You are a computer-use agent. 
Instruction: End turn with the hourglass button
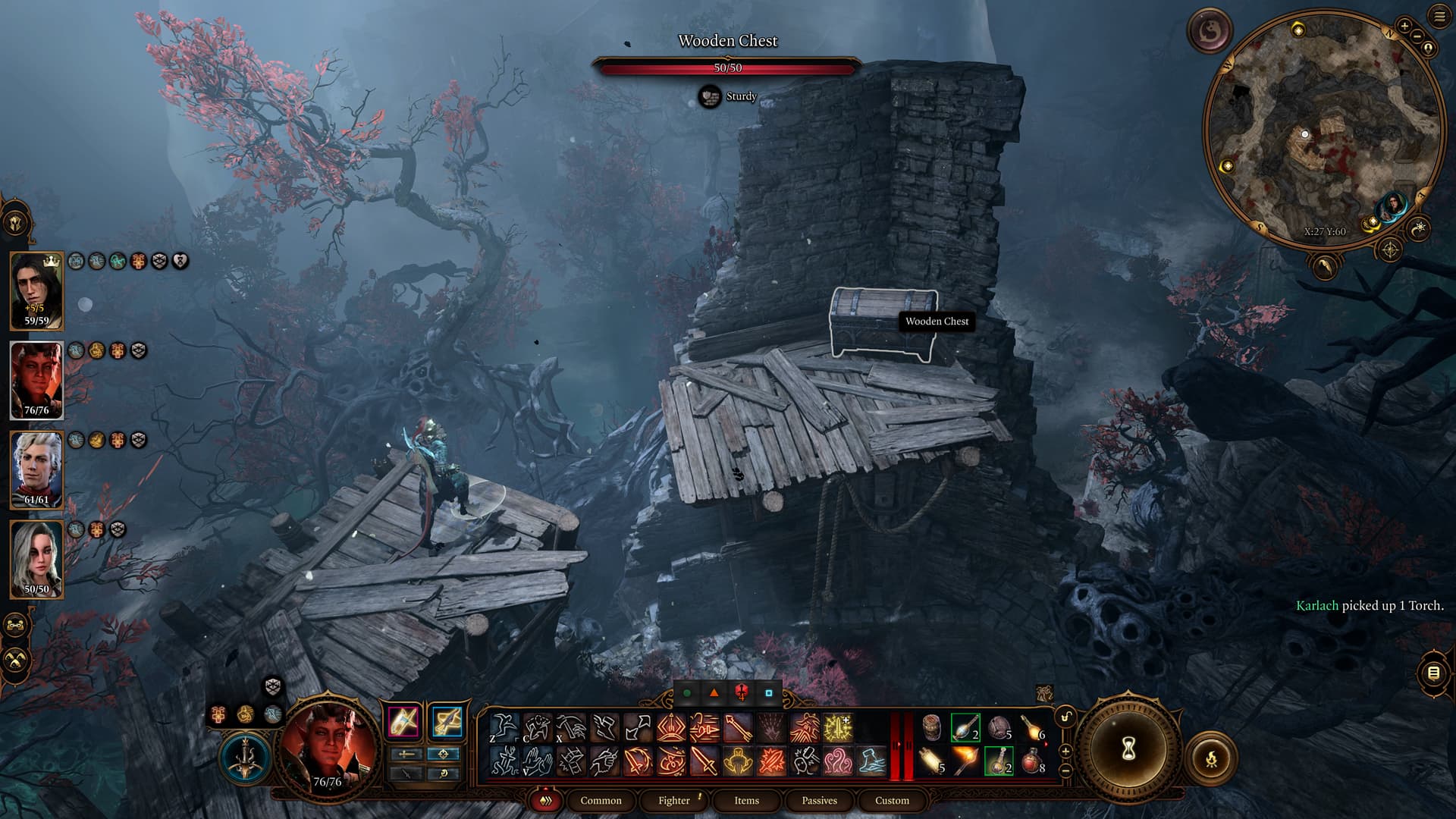click(1128, 751)
